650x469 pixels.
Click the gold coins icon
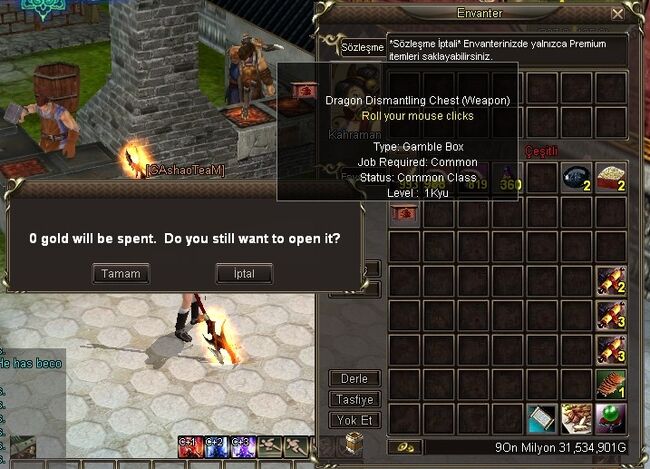(404, 447)
